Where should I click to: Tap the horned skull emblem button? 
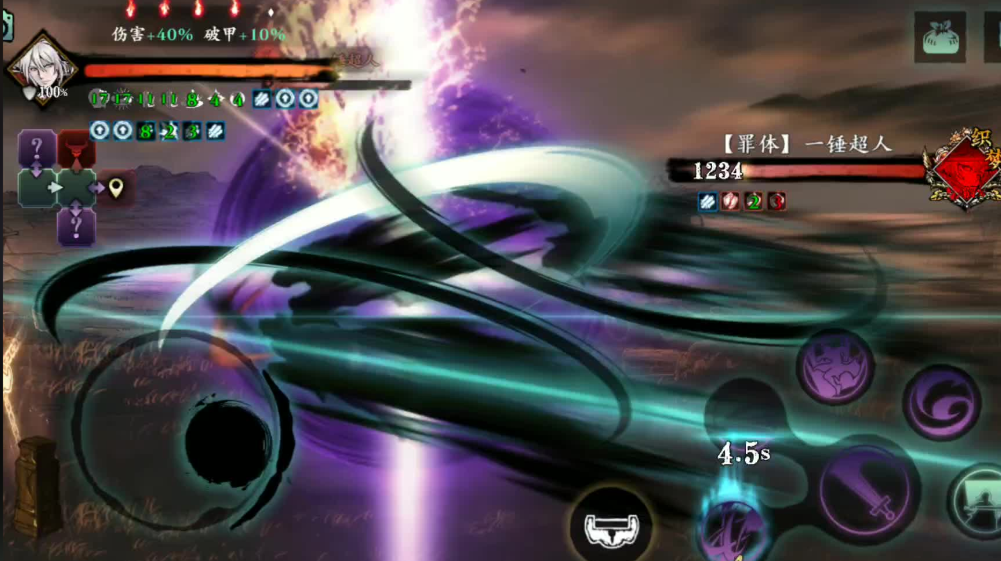610,524
